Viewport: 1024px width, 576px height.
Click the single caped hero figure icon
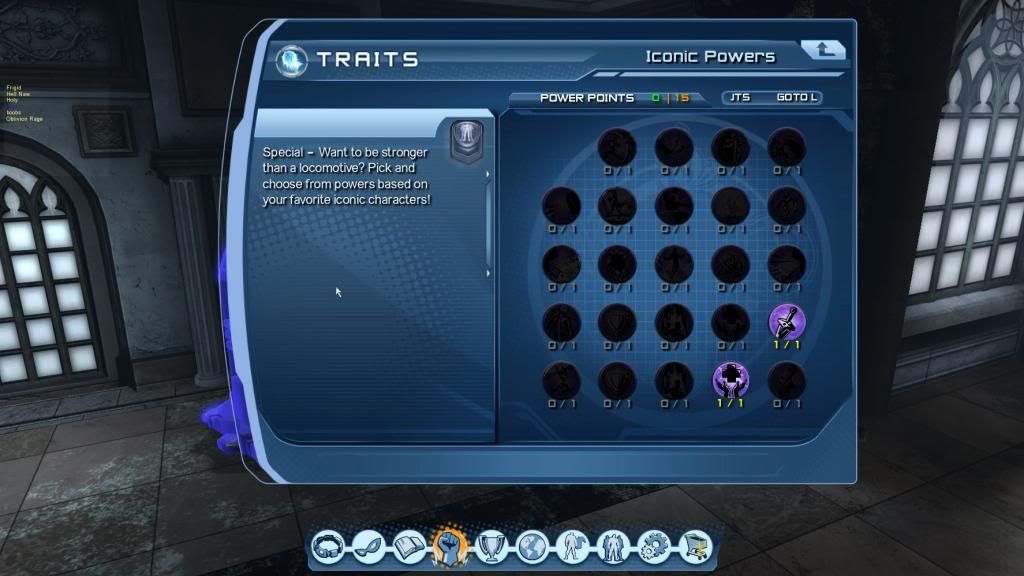572,546
